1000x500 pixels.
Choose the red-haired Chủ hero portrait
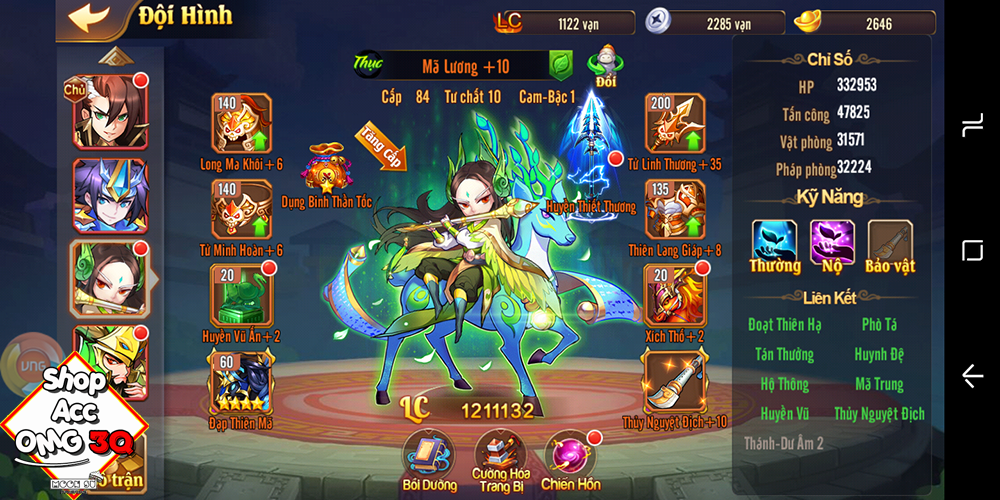(x=109, y=110)
